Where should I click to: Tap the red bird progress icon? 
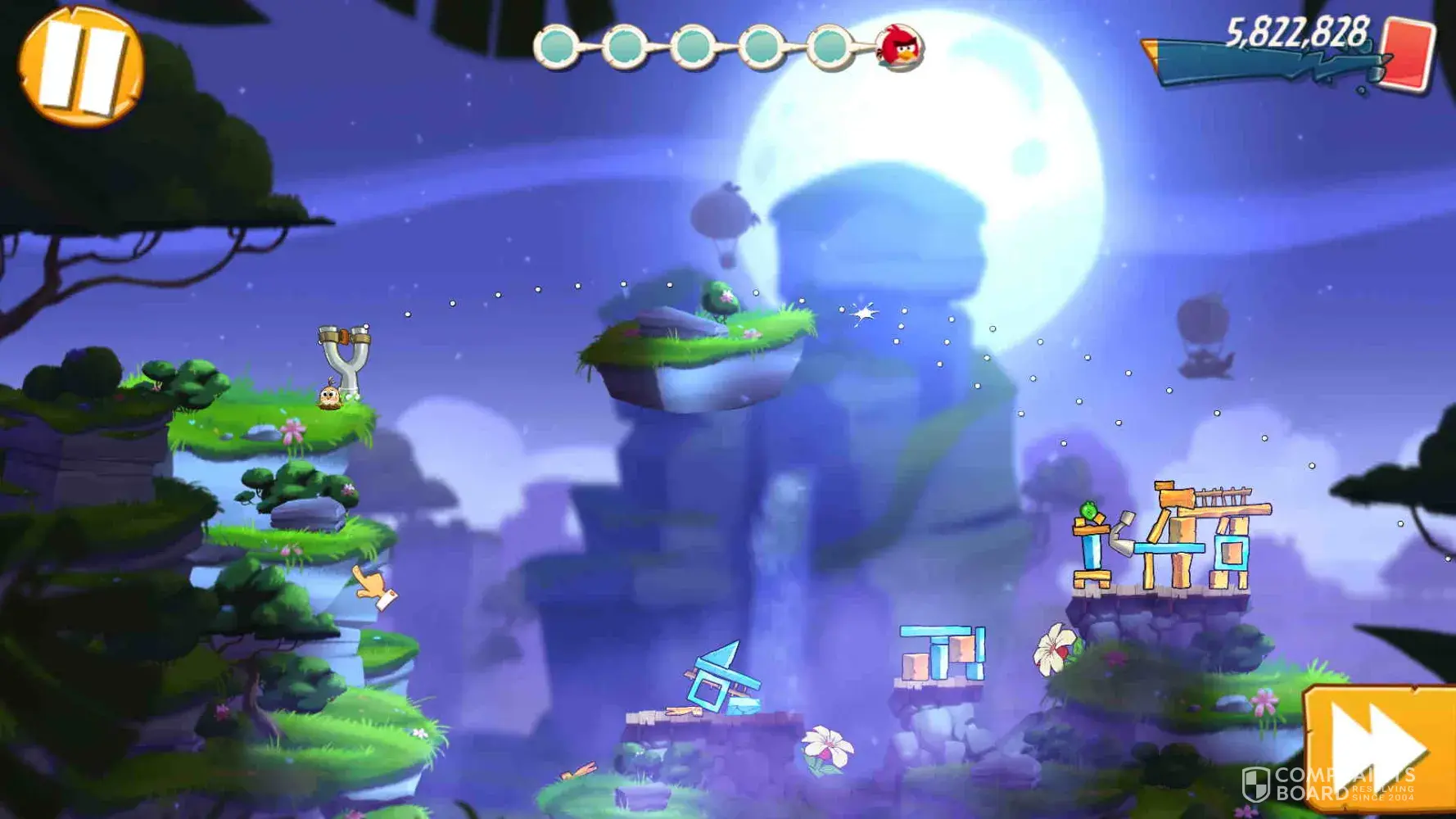pyautogui.click(x=900, y=48)
